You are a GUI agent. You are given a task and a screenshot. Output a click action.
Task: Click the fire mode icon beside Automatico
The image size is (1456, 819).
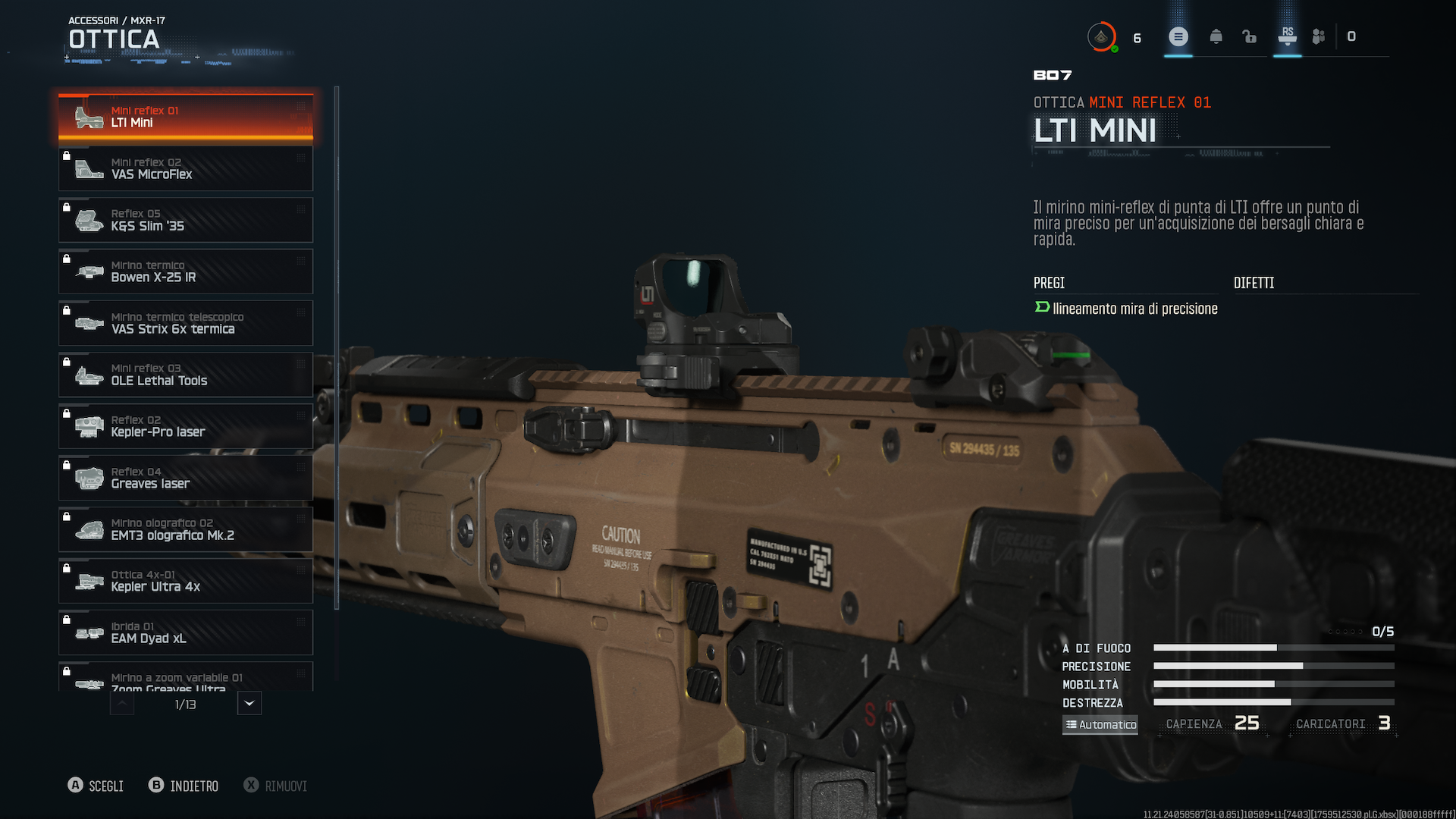pos(1072,724)
